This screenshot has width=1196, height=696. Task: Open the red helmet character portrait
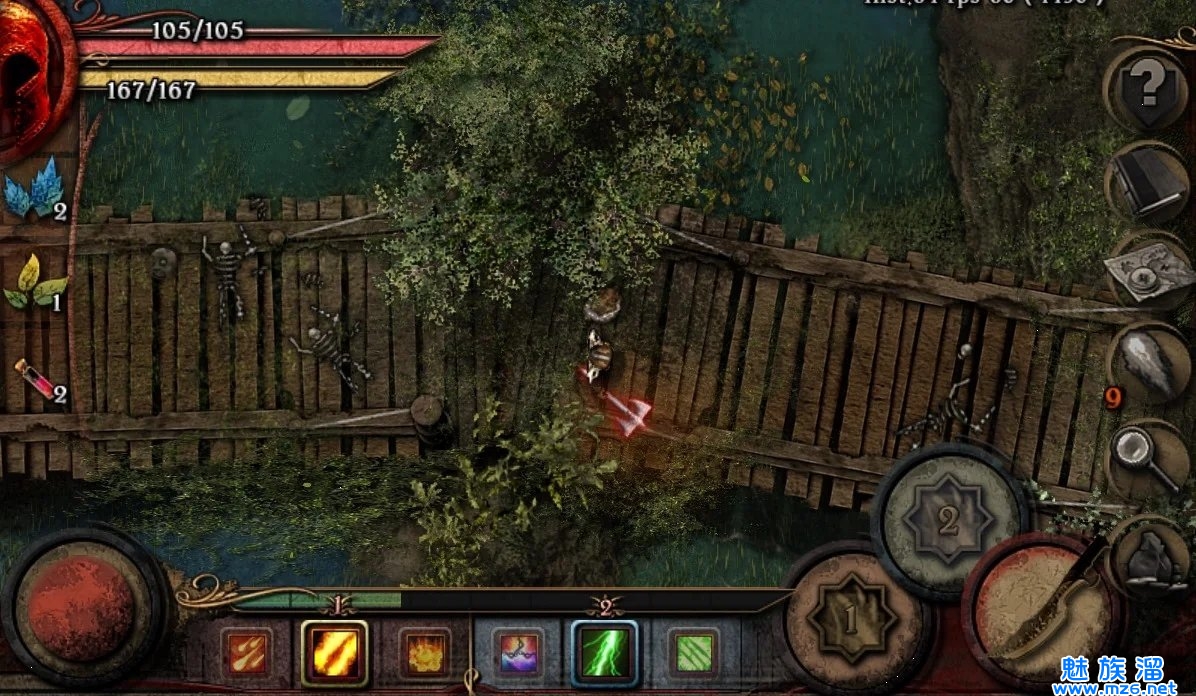coord(30,75)
